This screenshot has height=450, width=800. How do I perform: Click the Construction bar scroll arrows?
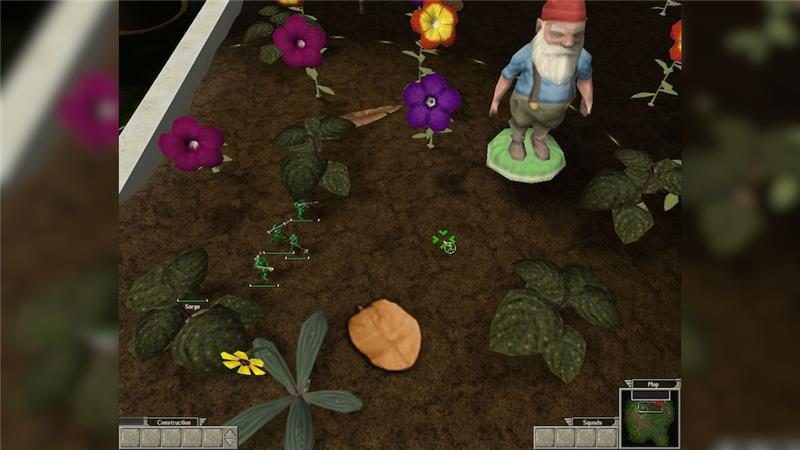pyautogui.click(x=231, y=437)
